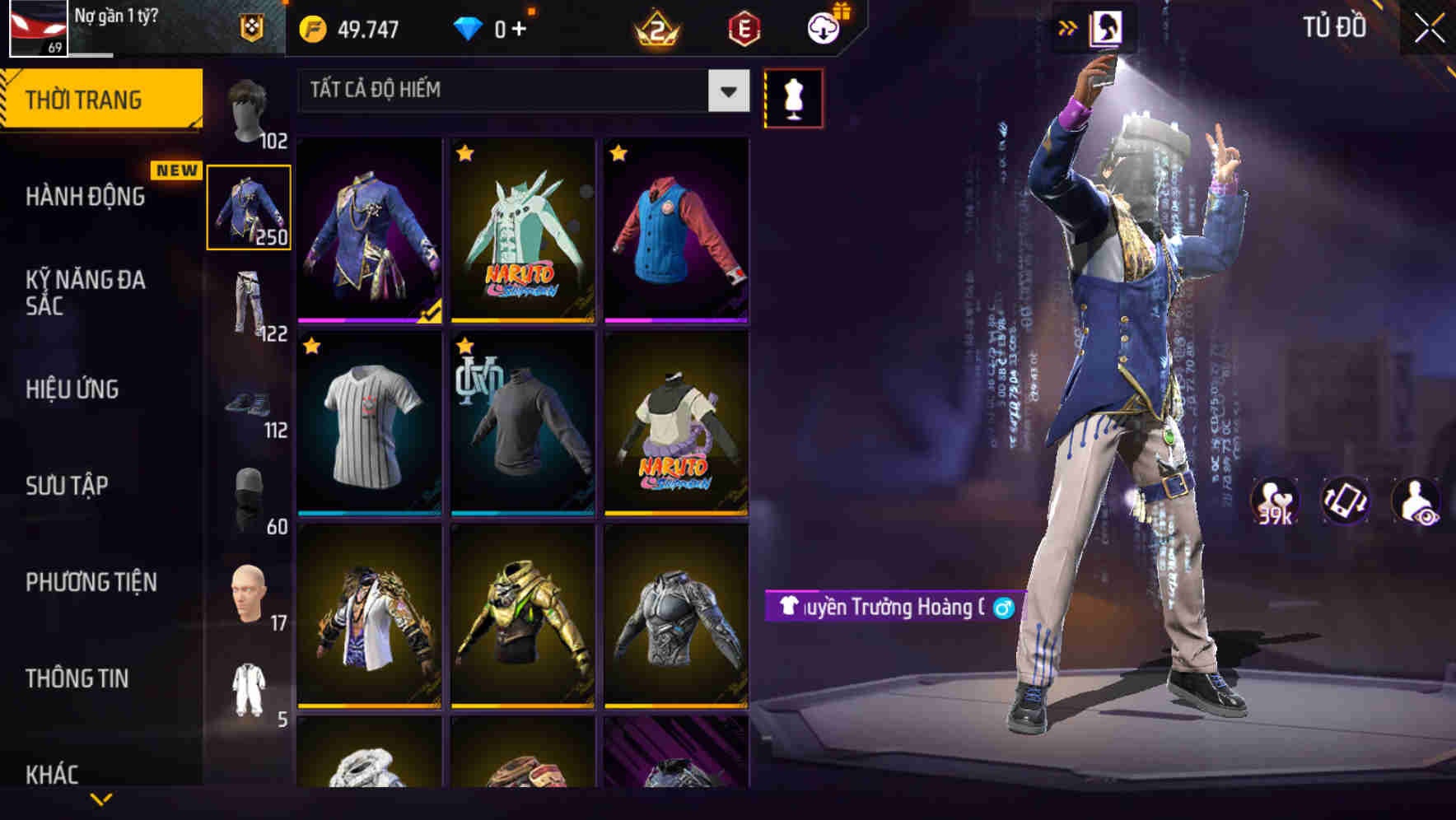Select the red E hexagon event icon
This screenshot has width=1456, height=820.
click(744, 27)
